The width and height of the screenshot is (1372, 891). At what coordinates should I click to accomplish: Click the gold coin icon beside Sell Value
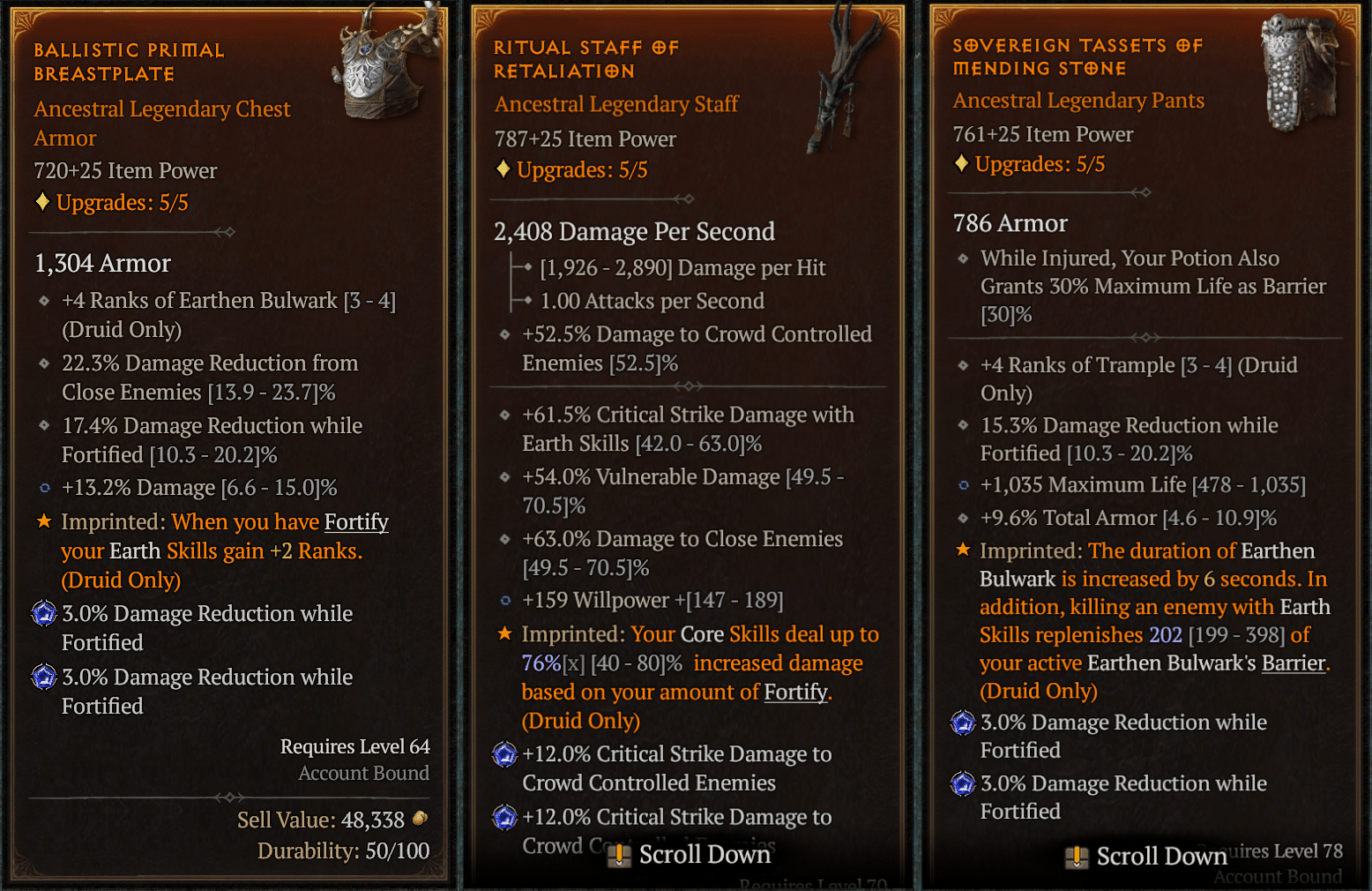418,820
